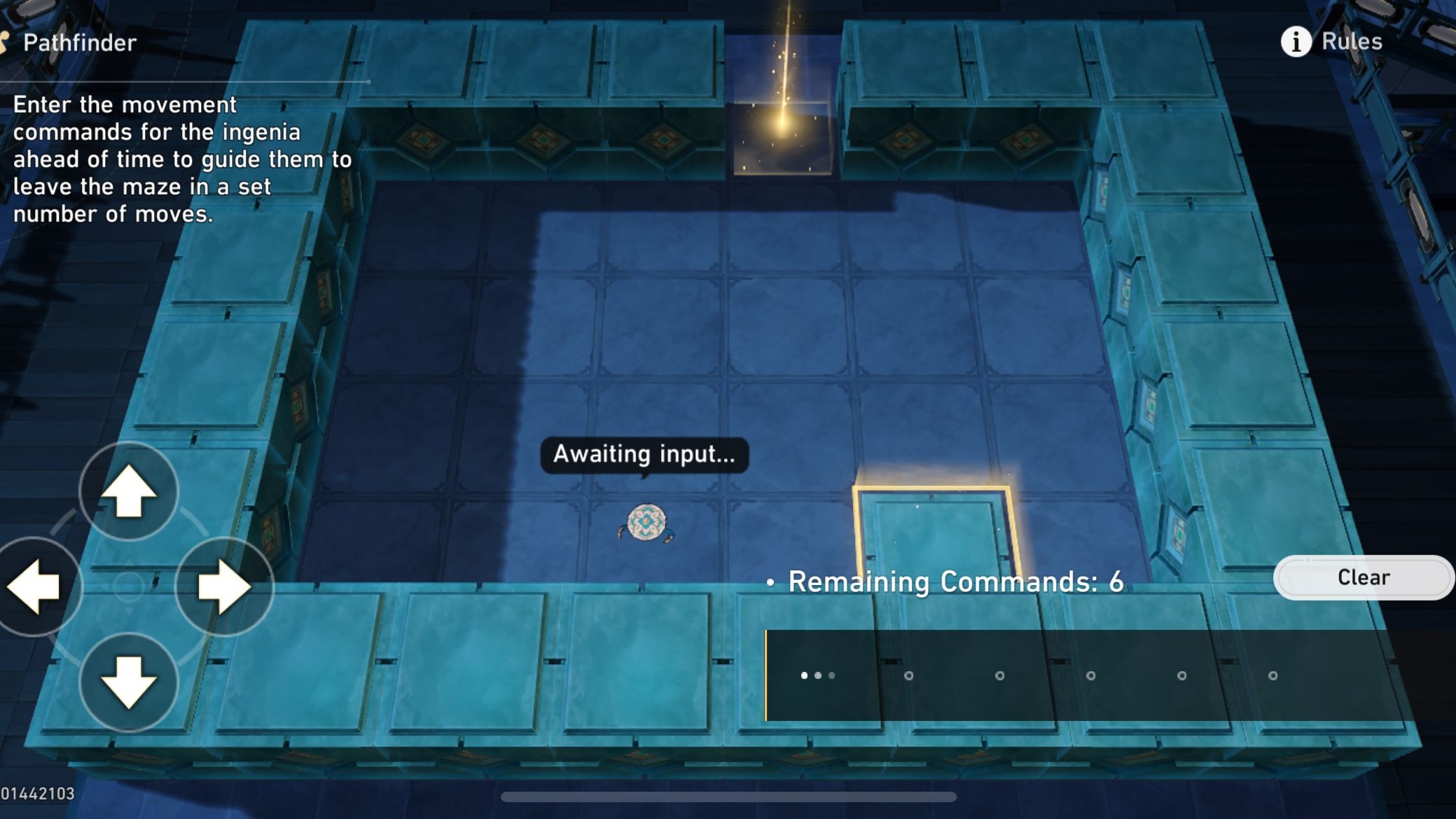Select the last empty command slot

click(1271, 675)
